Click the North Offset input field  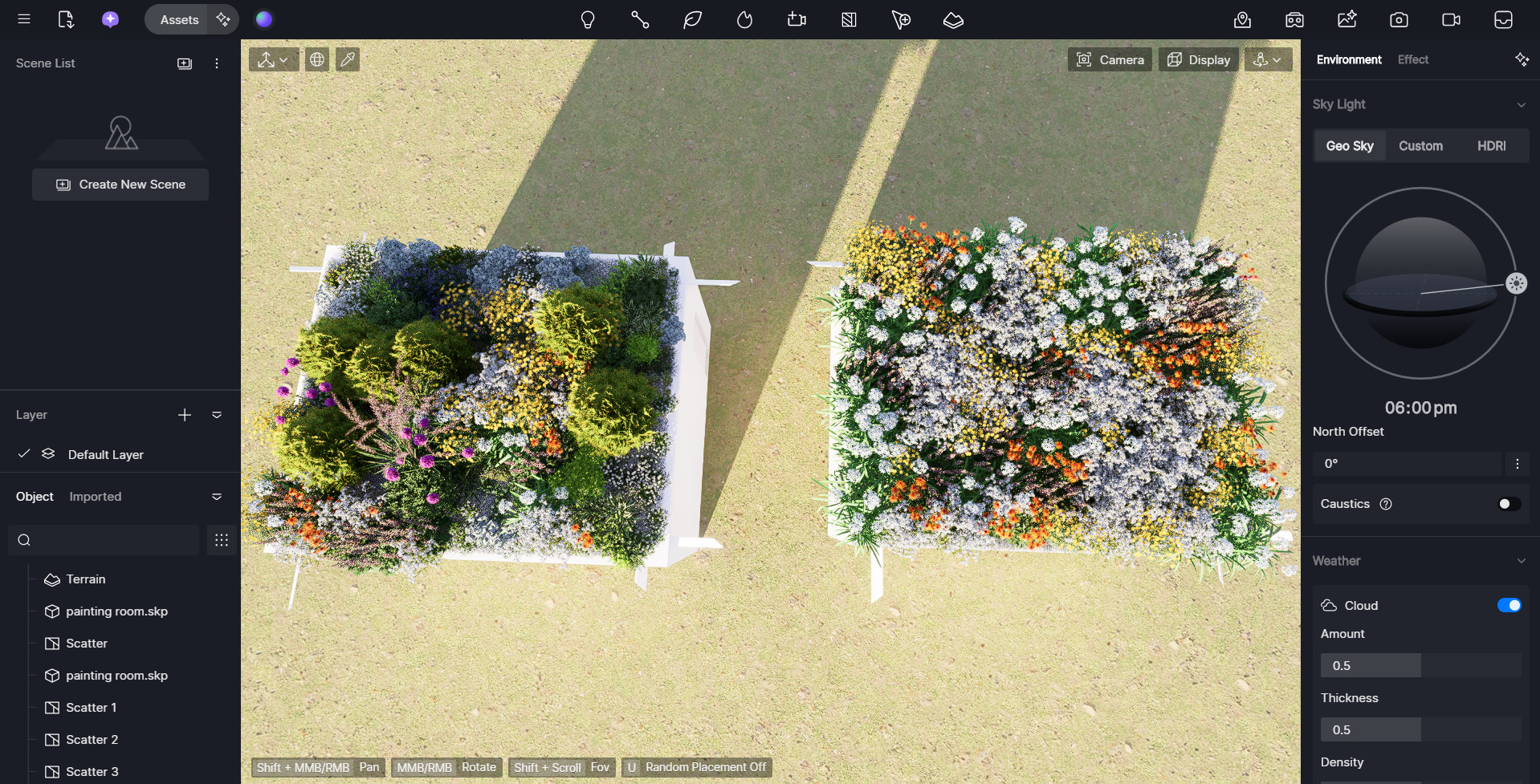1406,464
